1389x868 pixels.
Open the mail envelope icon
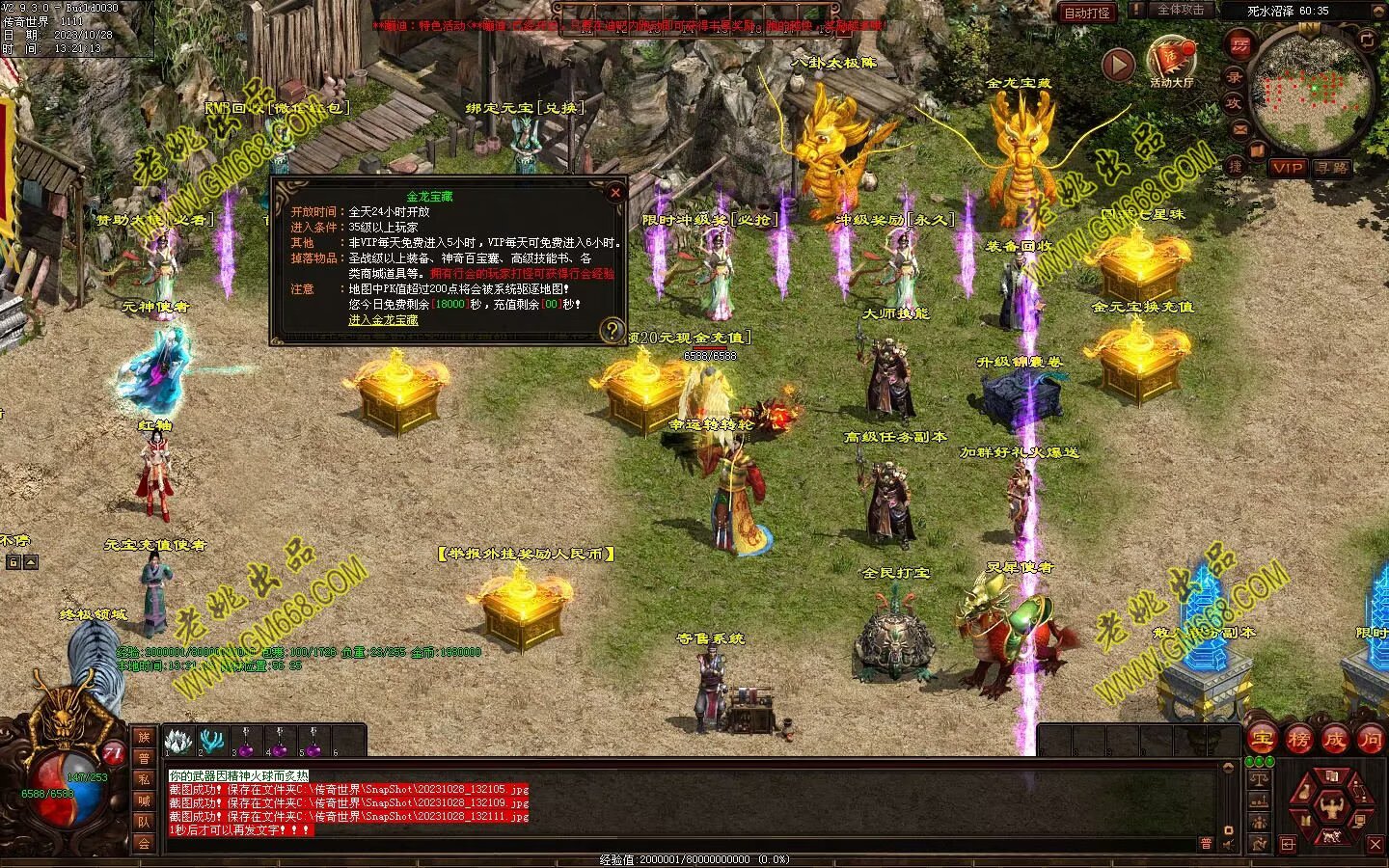pos(1240,129)
